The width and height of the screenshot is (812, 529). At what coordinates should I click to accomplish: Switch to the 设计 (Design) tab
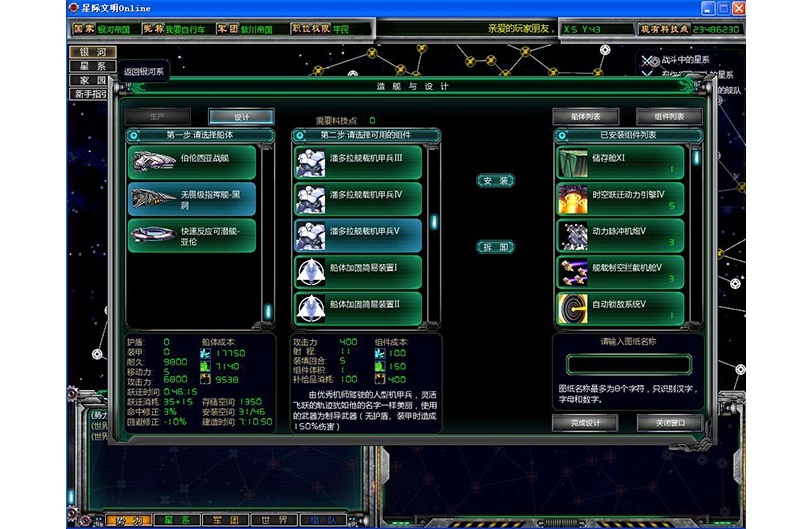coord(241,117)
